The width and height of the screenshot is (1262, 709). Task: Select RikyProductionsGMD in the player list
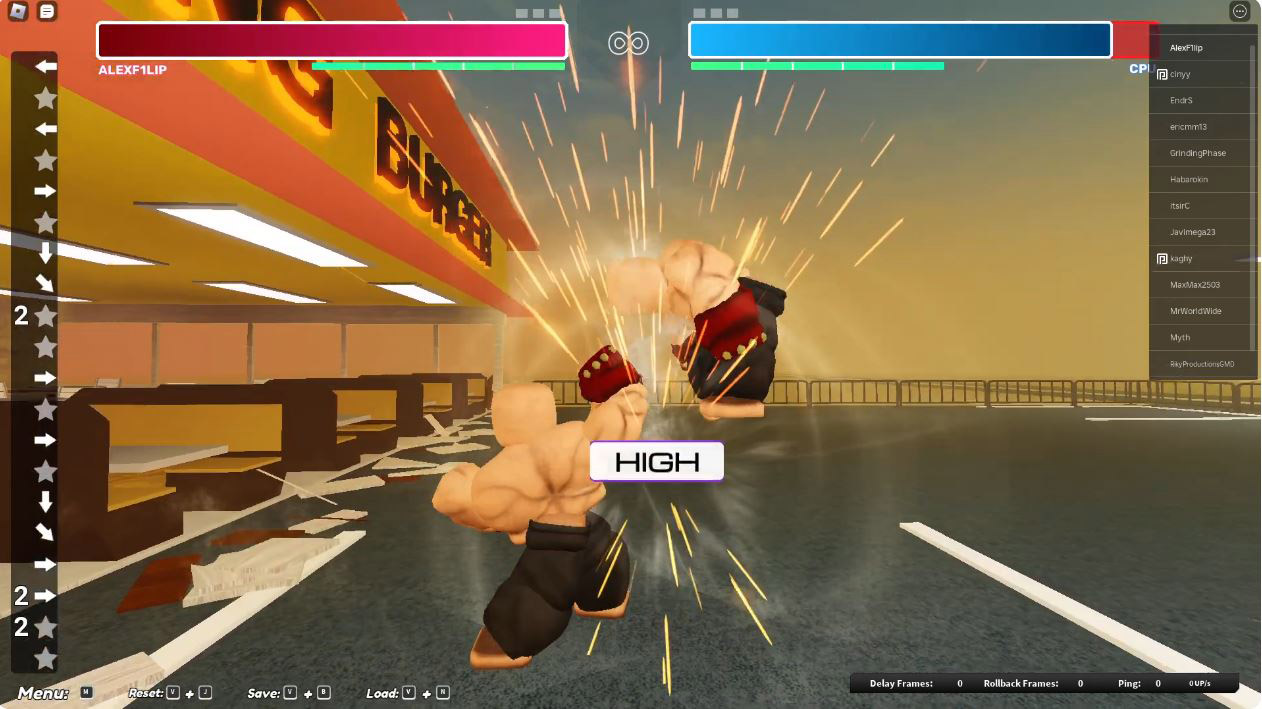coord(1202,364)
